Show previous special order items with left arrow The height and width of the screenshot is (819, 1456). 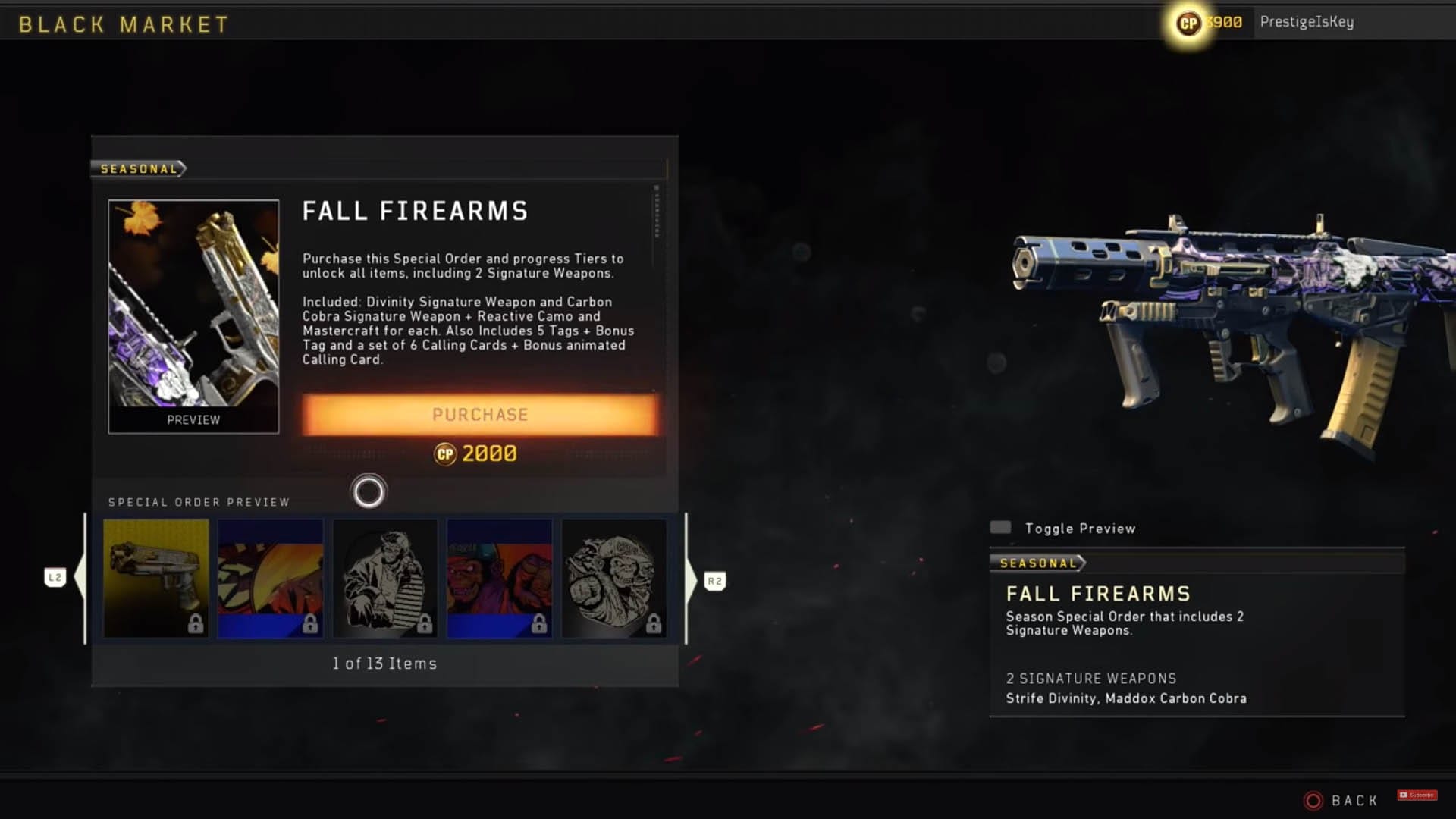pyautogui.click(x=79, y=579)
